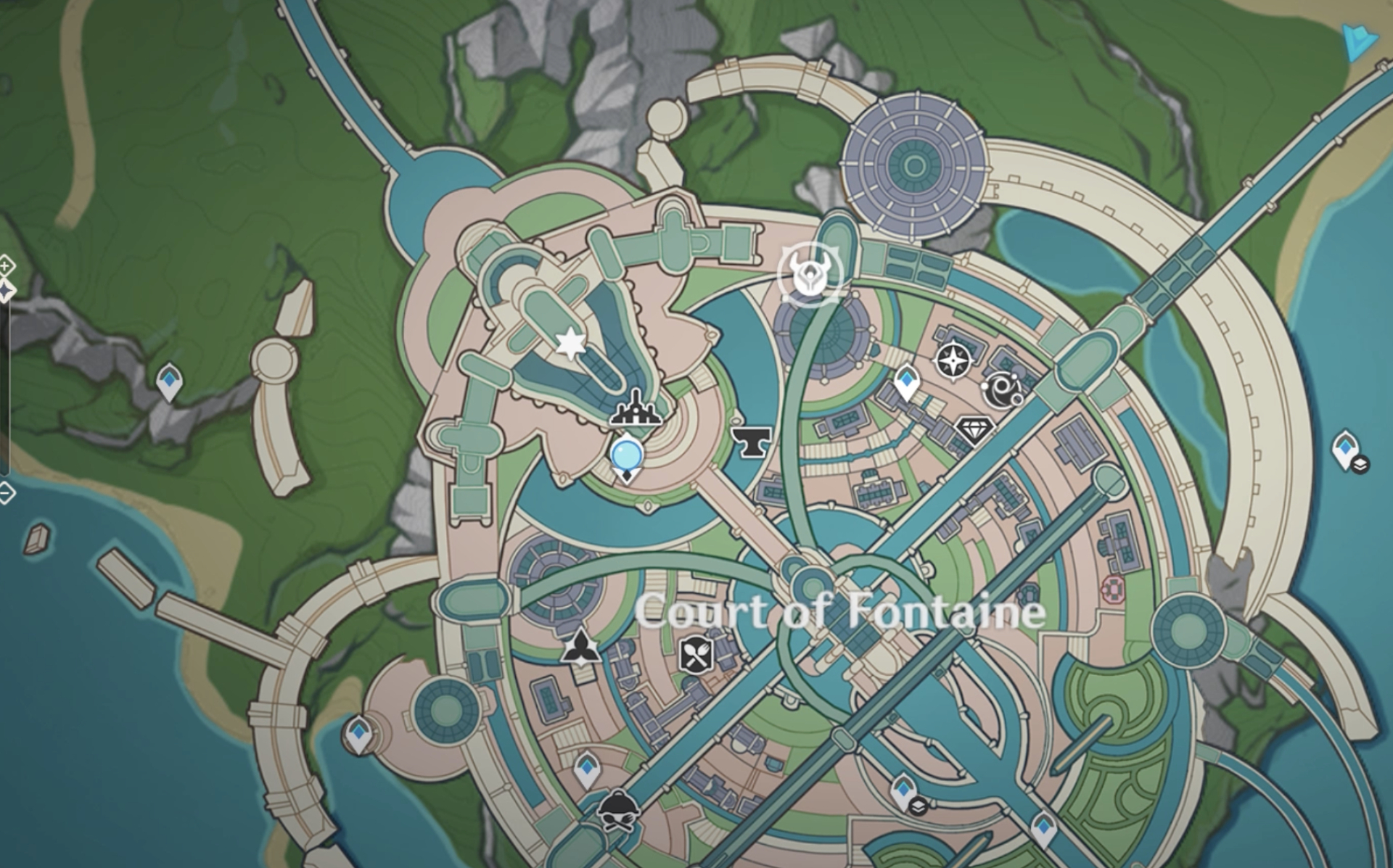The width and height of the screenshot is (1393, 868).
Task: Open the alchemy crafting bench marker
Action: click(581, 646)
